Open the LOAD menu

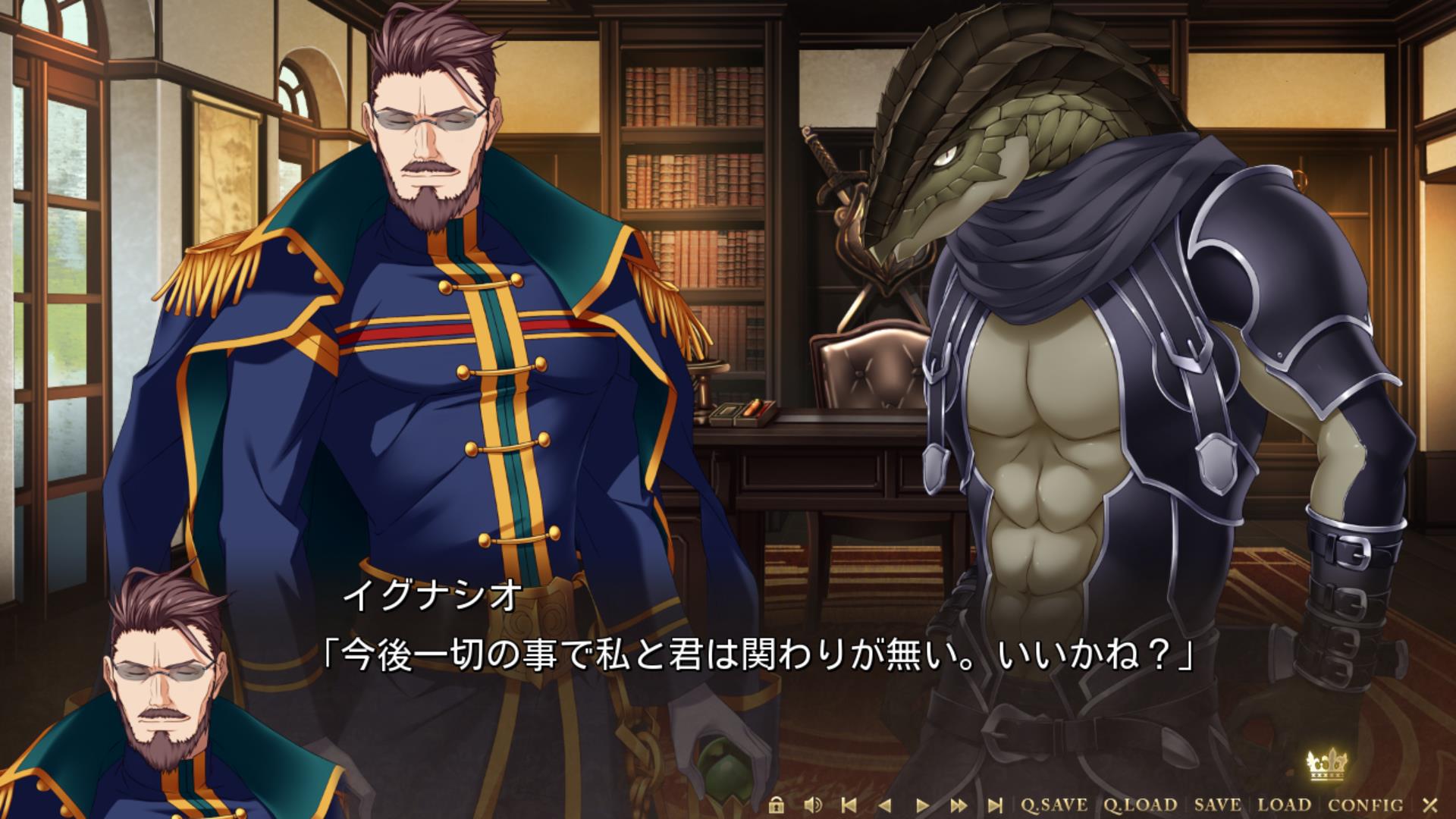coord(1285,805)
